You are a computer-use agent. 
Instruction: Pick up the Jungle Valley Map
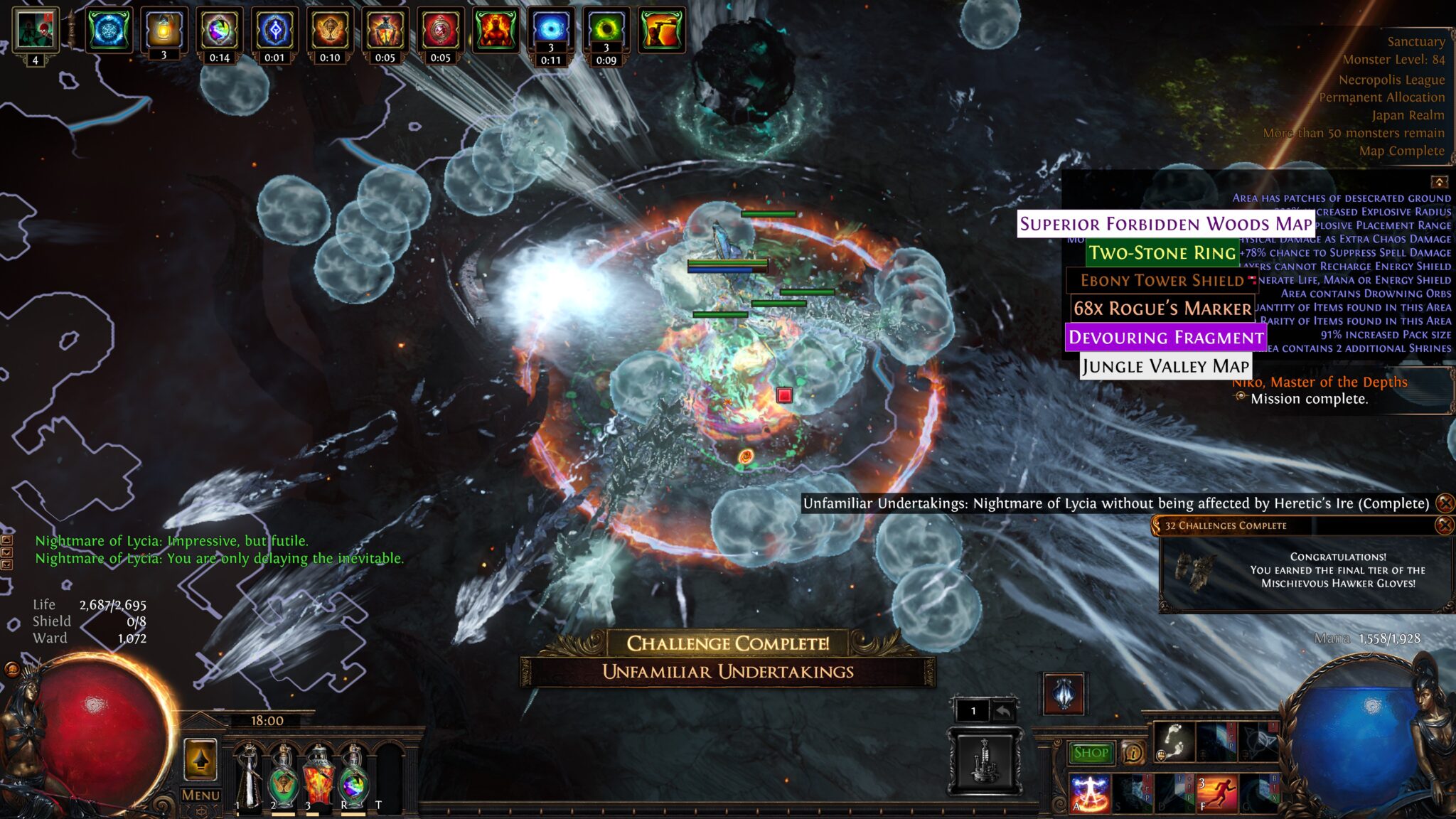click(1165, 366)
